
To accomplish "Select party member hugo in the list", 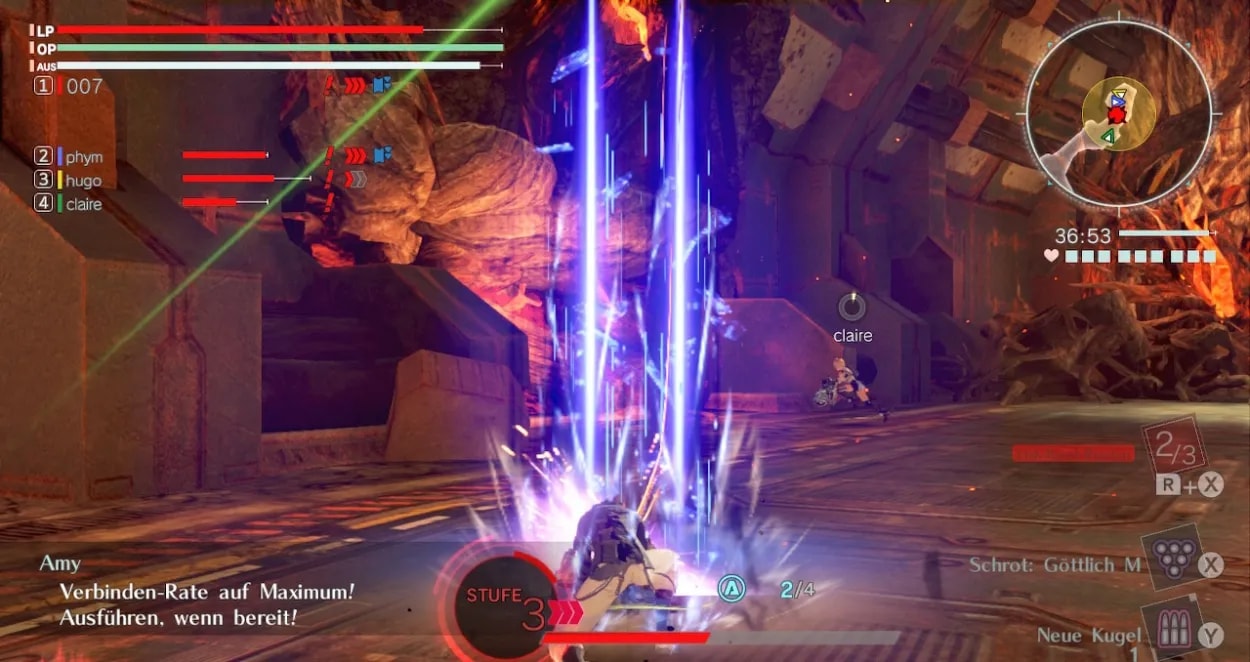I will (84, 180).
